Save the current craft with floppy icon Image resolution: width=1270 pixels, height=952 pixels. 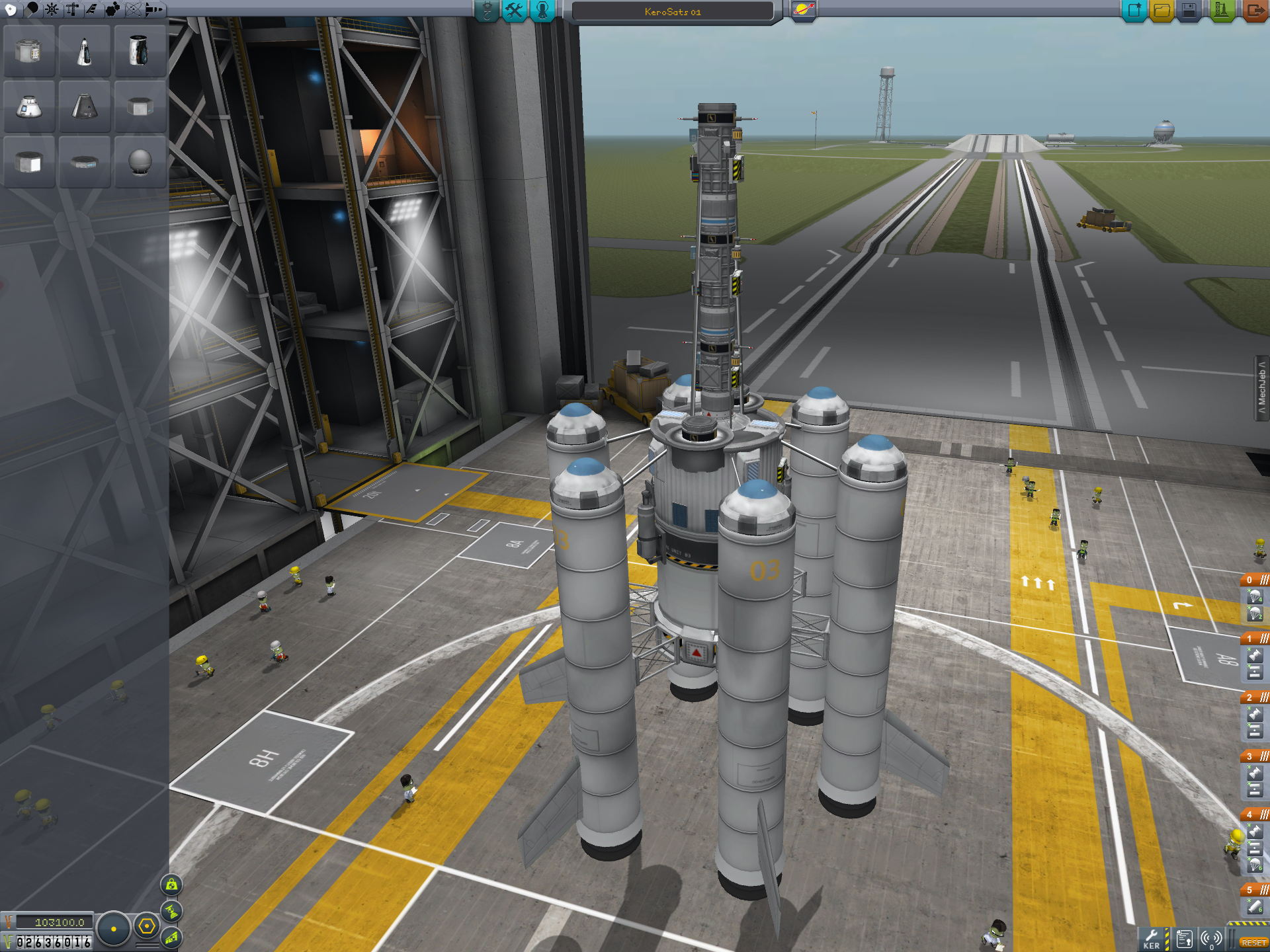pyautogui.click(x=1189, y=11)
